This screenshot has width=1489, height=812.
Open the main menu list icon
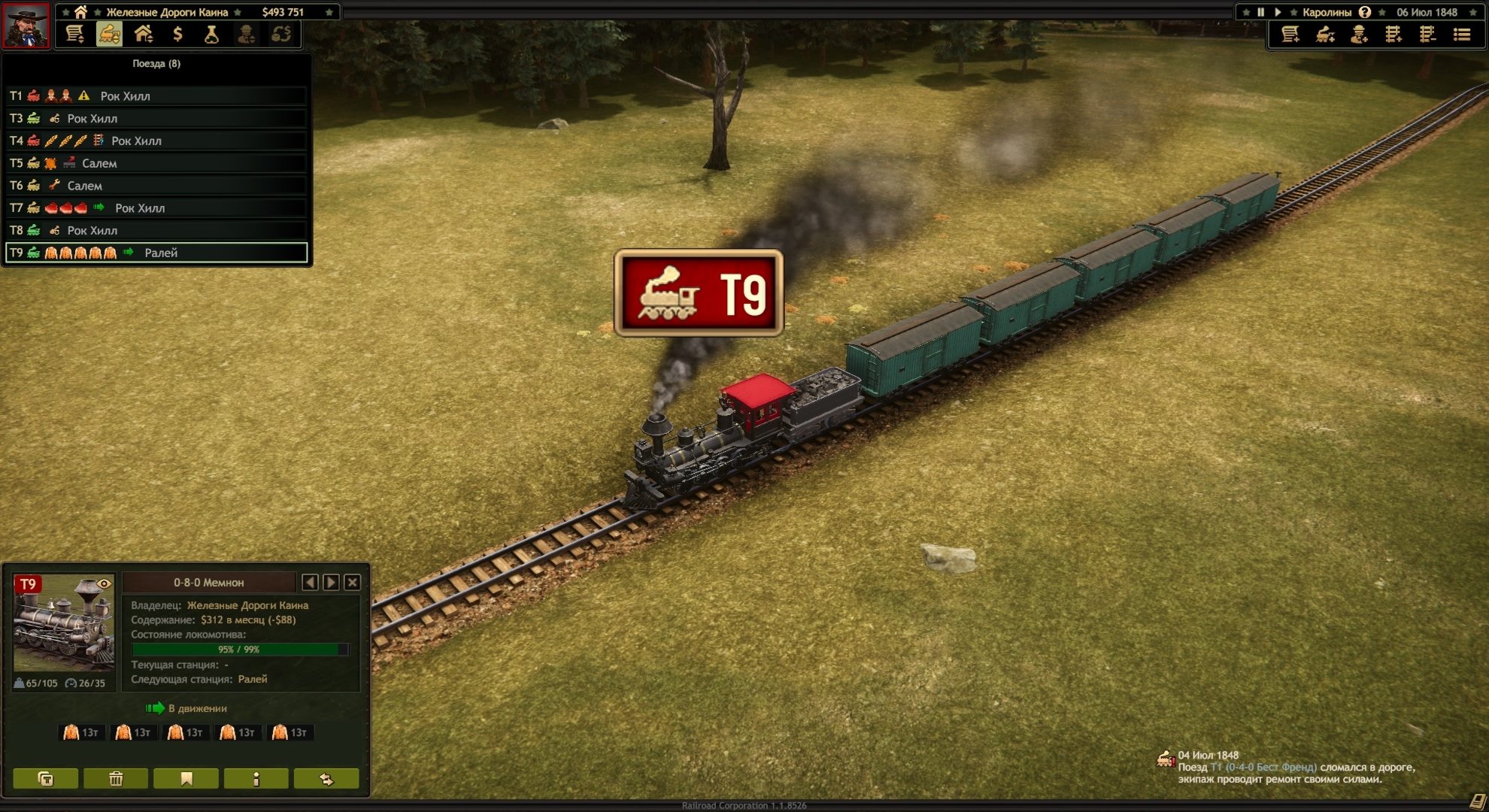click(1462, 35)
